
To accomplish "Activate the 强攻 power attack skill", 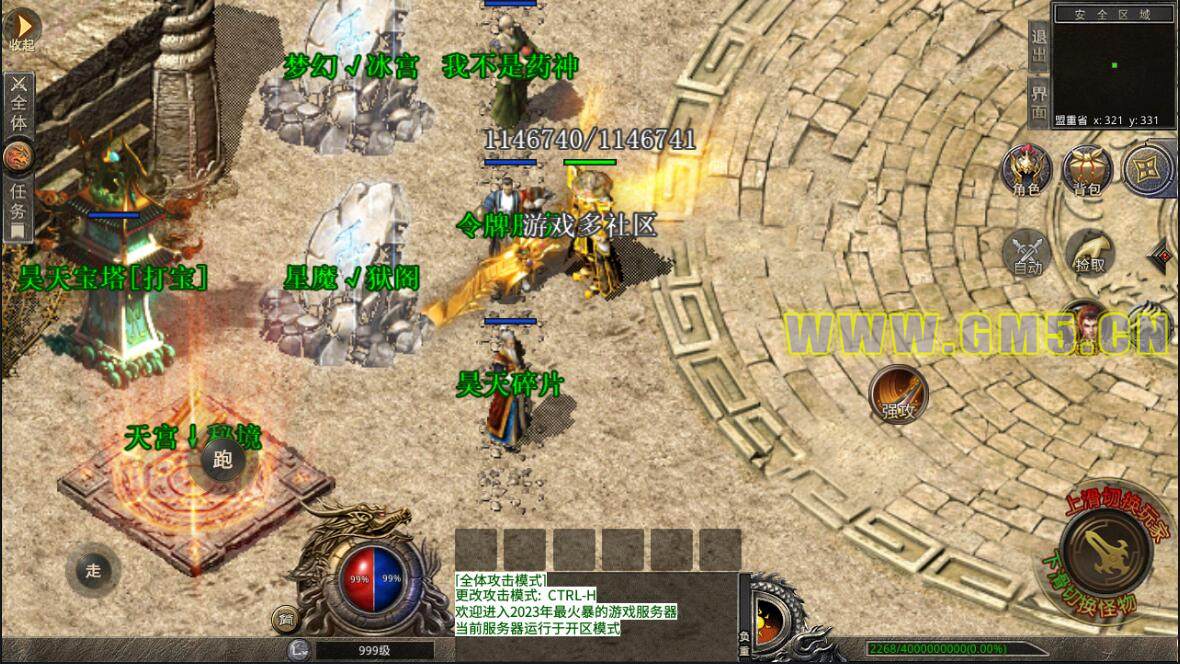I will (x=897, y=393).
